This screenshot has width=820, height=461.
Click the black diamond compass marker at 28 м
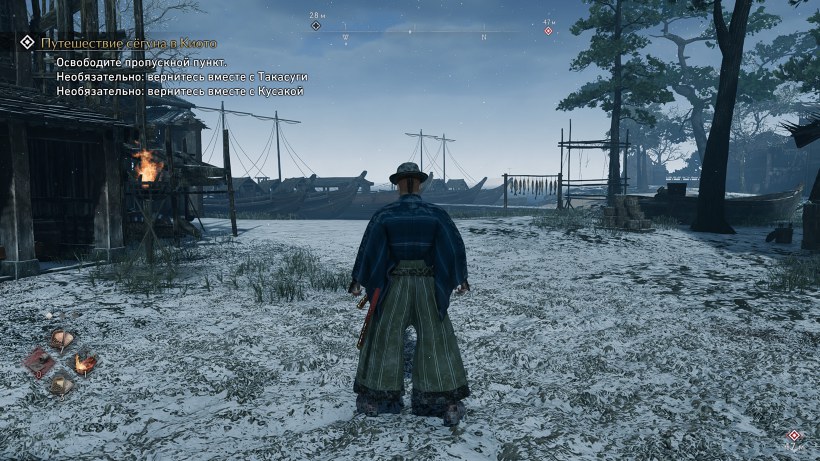click(x=316, y=26)
